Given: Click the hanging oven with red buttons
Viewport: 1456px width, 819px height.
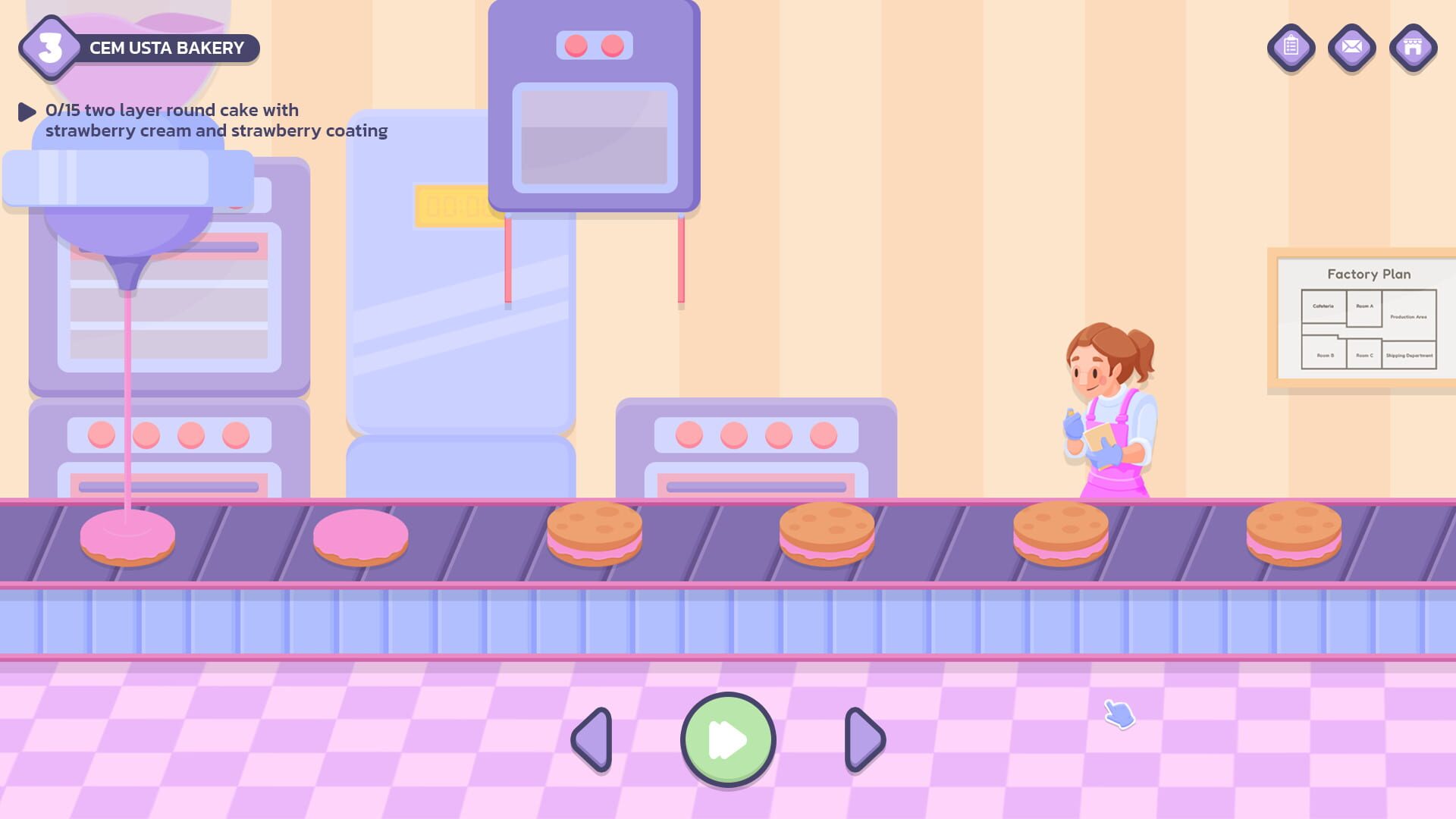Looking at the screenshot, I should (x=595, y=106).
